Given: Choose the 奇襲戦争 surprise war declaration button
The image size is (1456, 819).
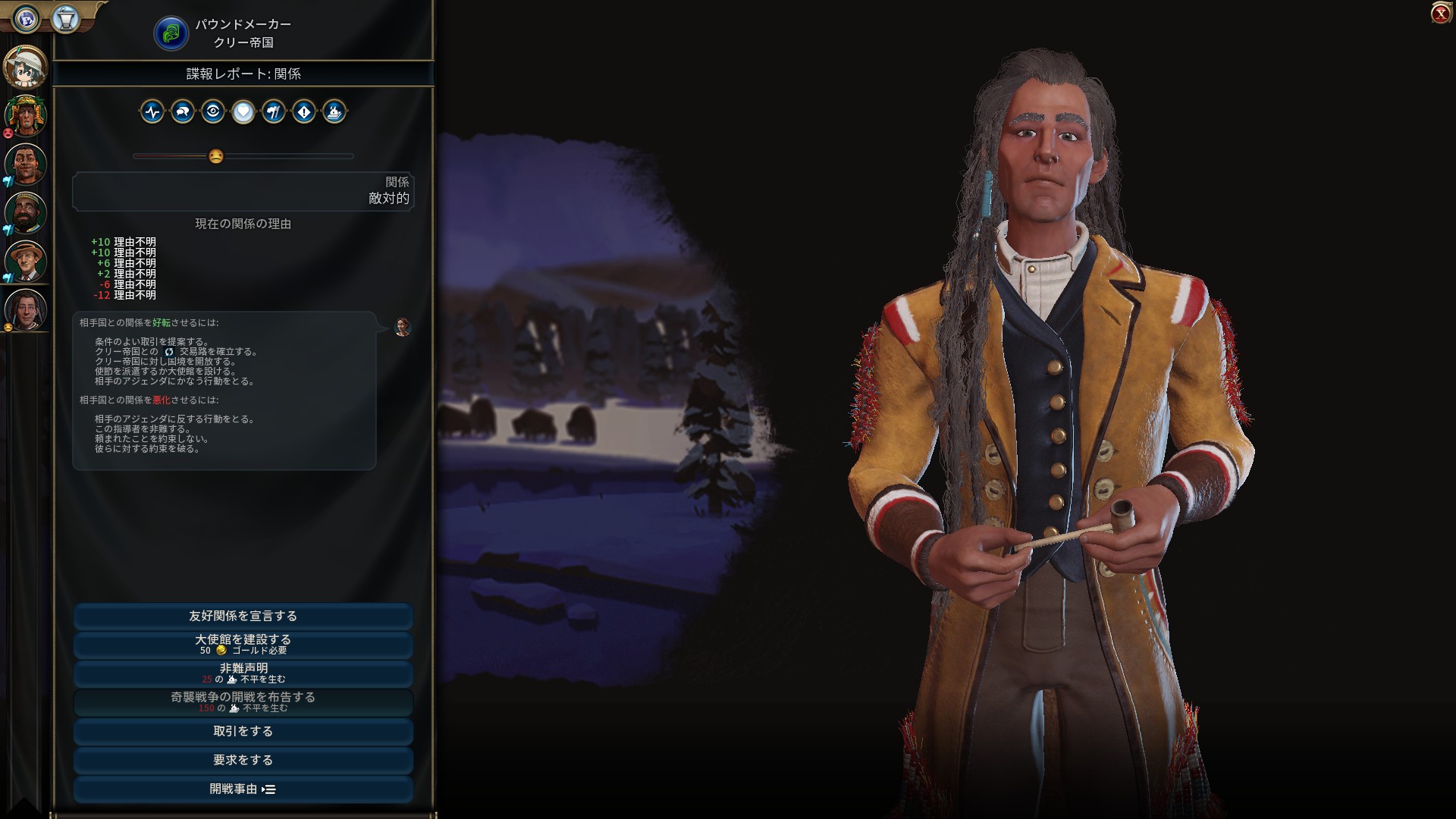Looking at the screenshot, I should coord(243,702).
